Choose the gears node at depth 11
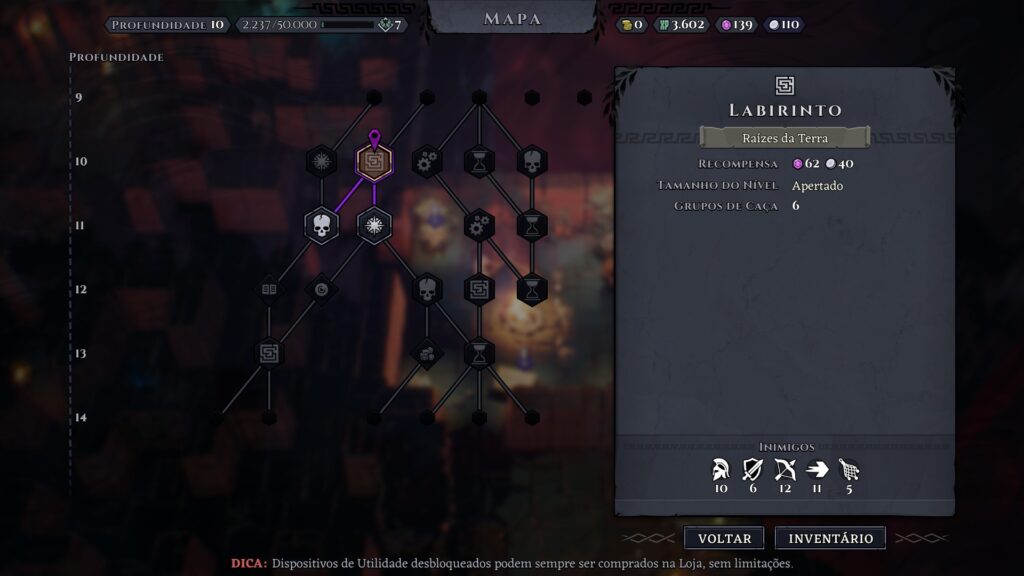1024x576 pixels. click(x=480, y=225)
